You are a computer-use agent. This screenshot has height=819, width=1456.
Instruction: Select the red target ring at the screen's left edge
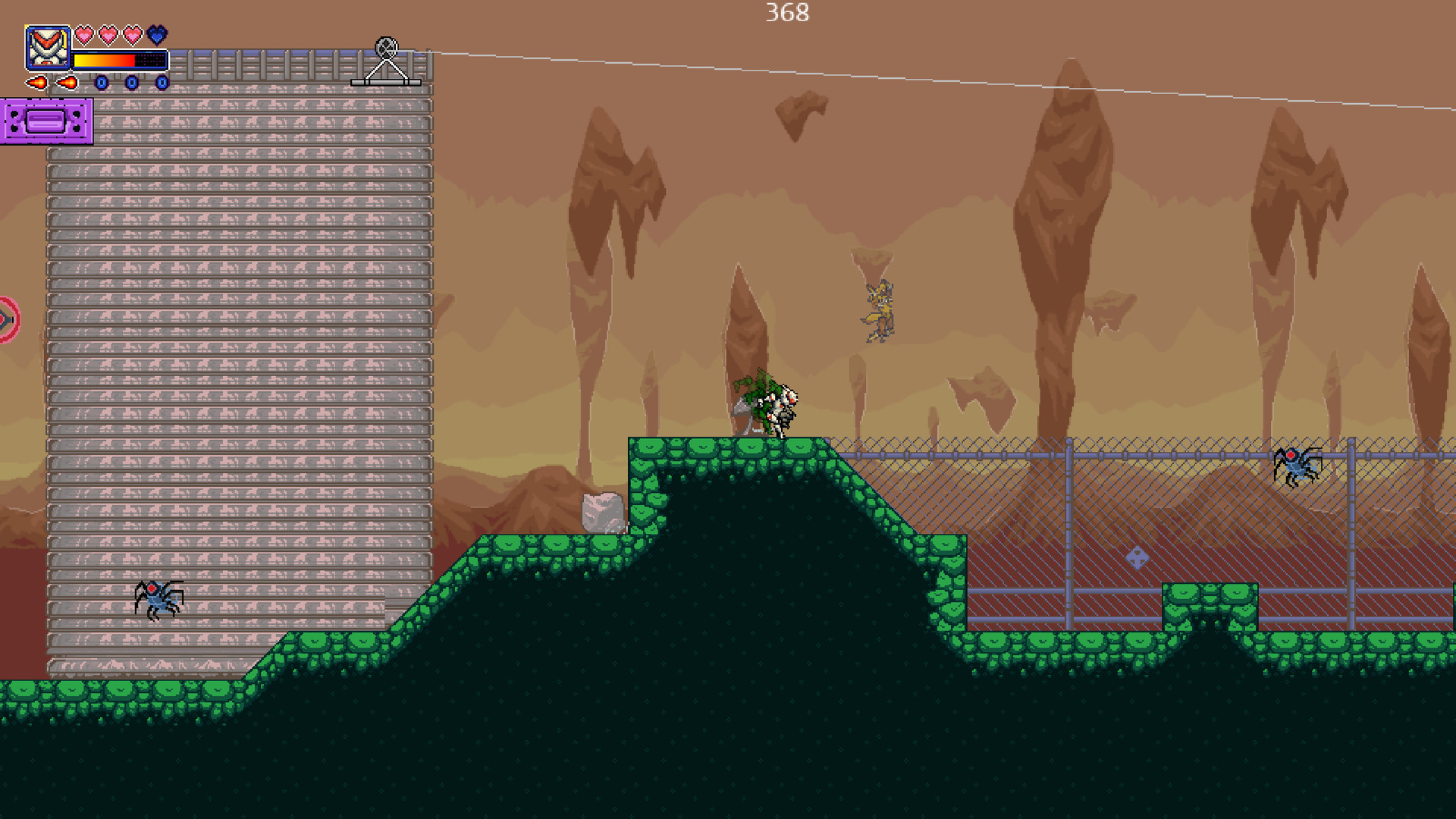coord(5,318)
